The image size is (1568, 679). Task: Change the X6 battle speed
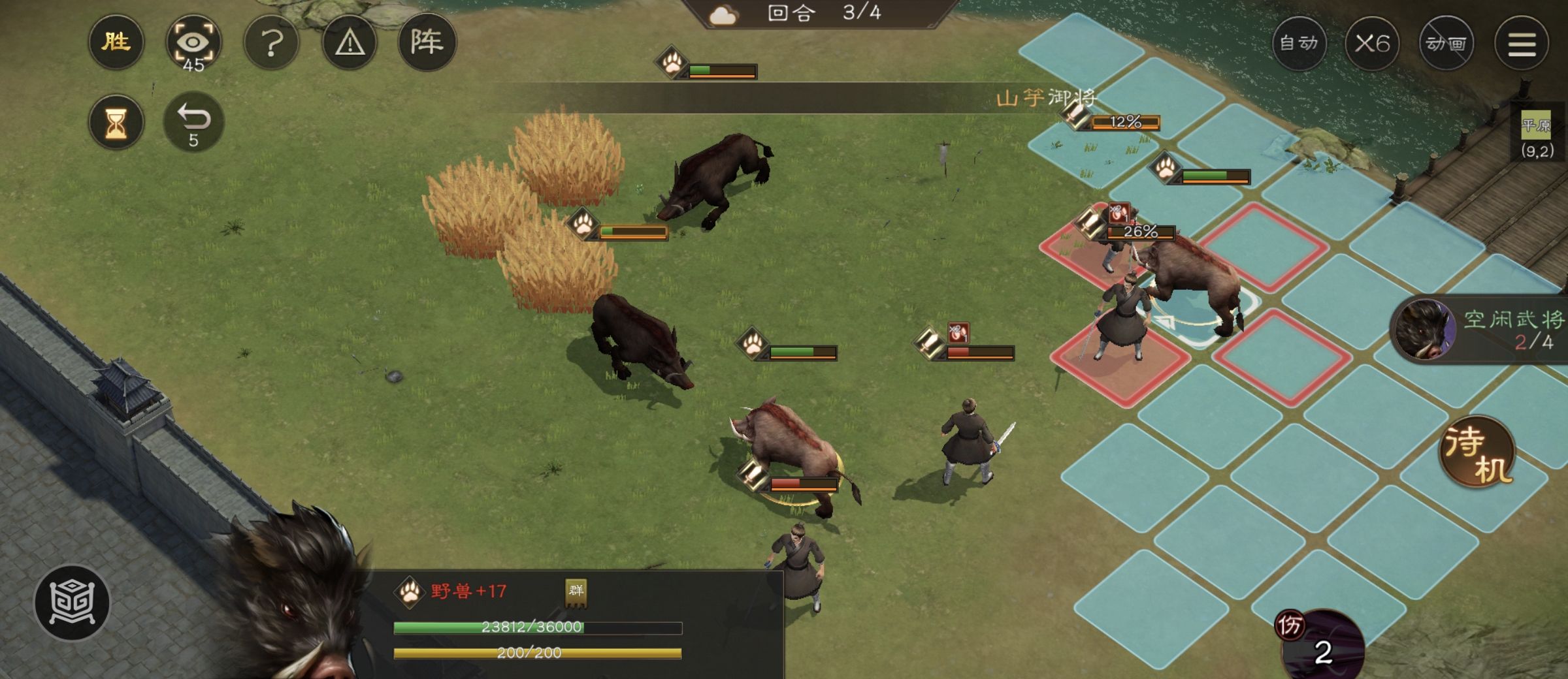click(x=1372, y=44)
